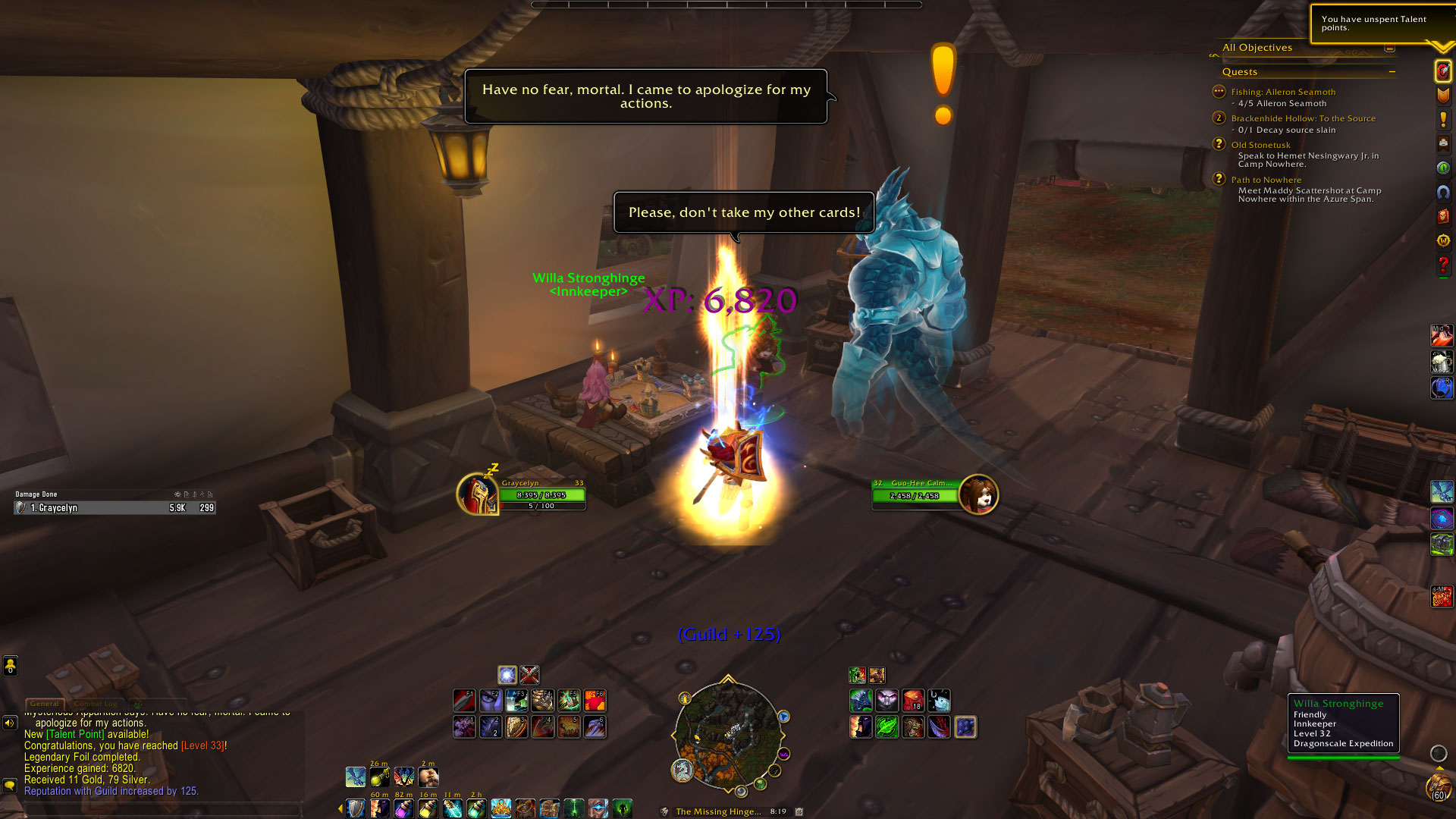Viewport: 1456px width, 819px height.
Task: Open the highlighted Talents micro menu button
Action: pos(1442,71)
